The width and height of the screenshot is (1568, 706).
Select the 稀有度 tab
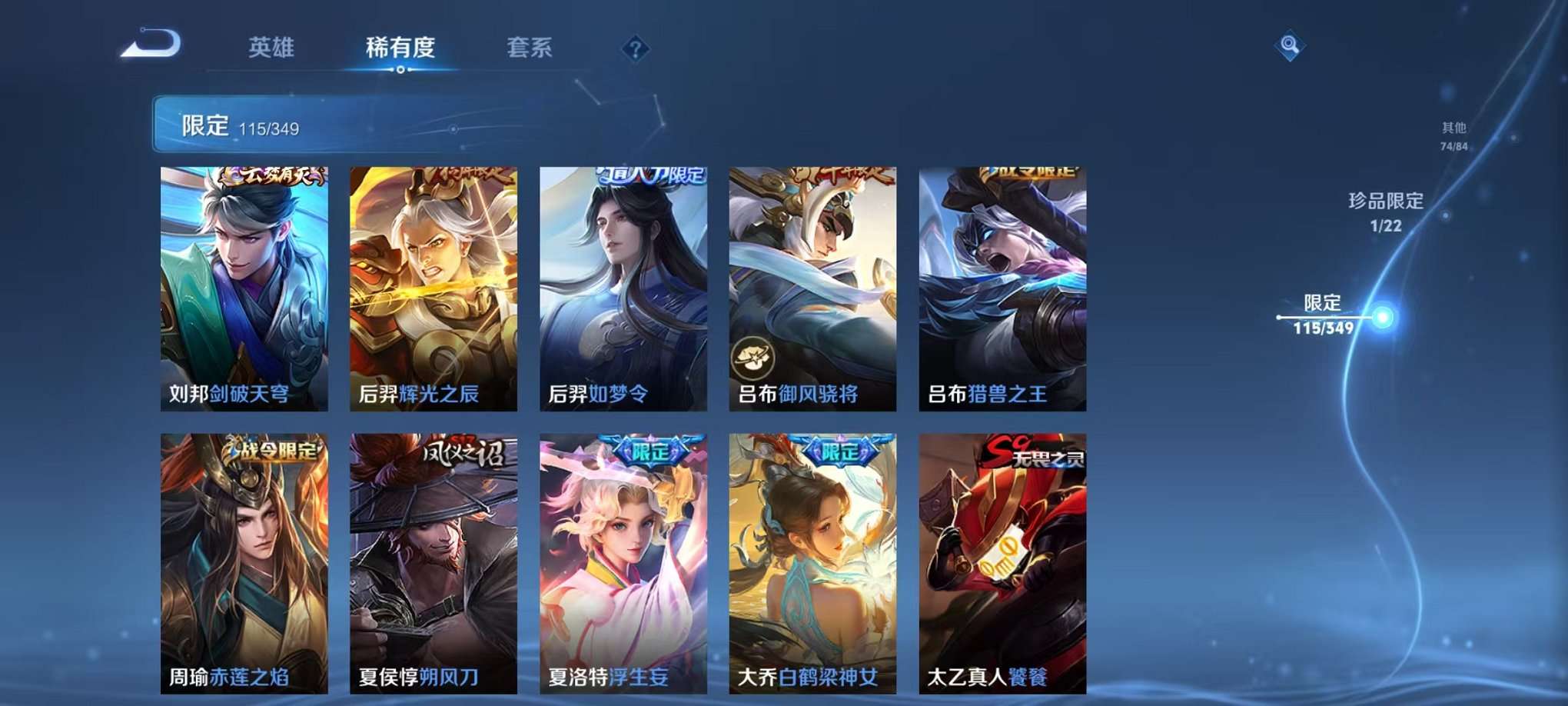tap(399, 48)
